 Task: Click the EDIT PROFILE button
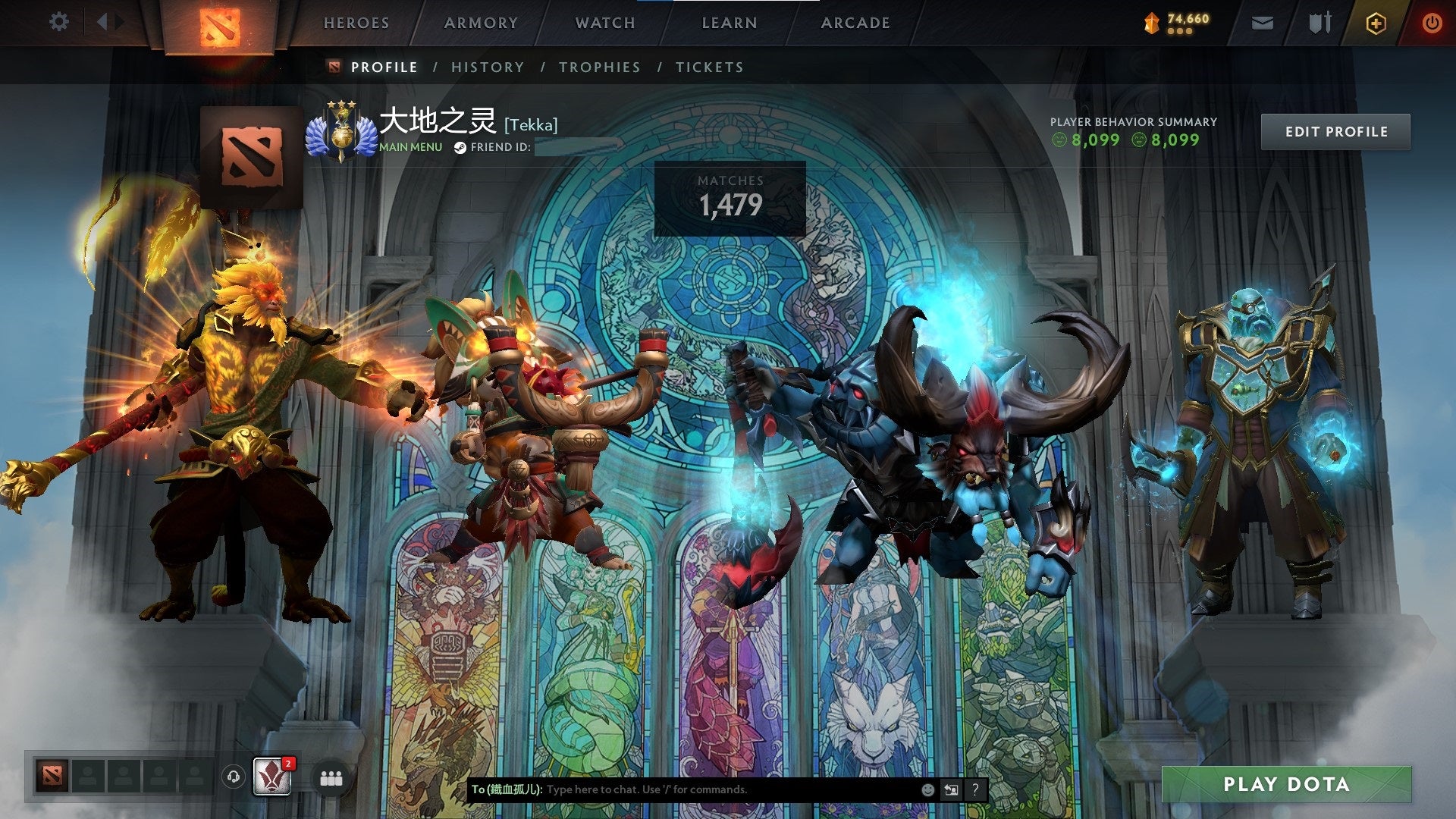coord(1335,131)
